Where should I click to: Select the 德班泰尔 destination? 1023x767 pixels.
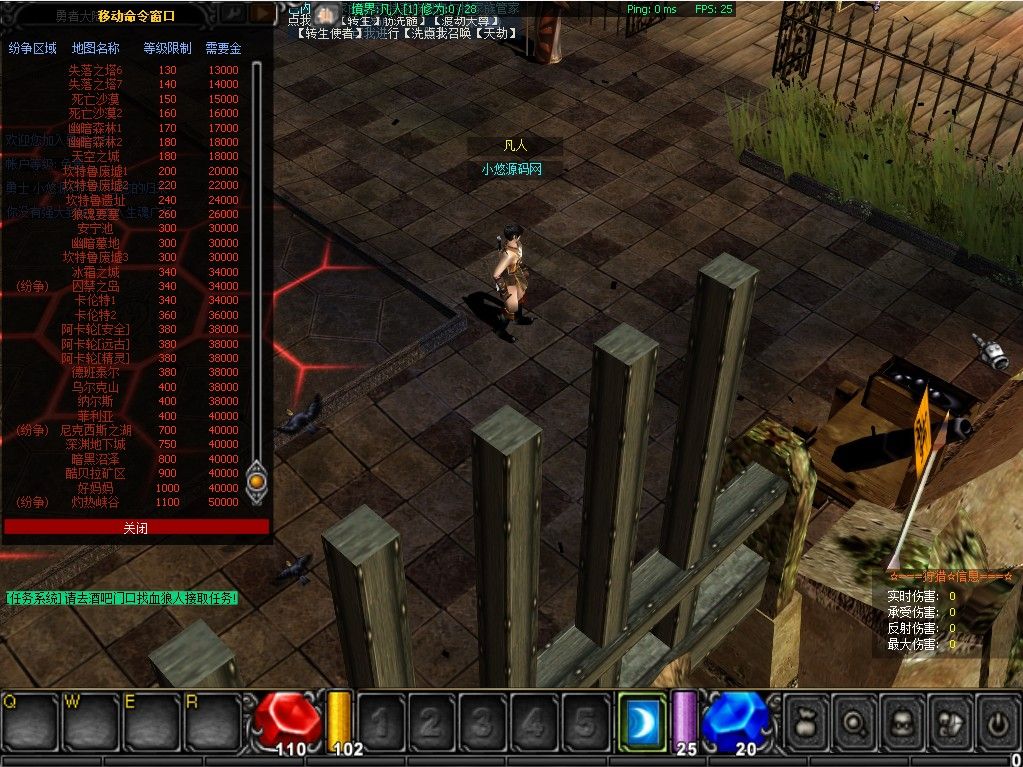pos(95,372)
